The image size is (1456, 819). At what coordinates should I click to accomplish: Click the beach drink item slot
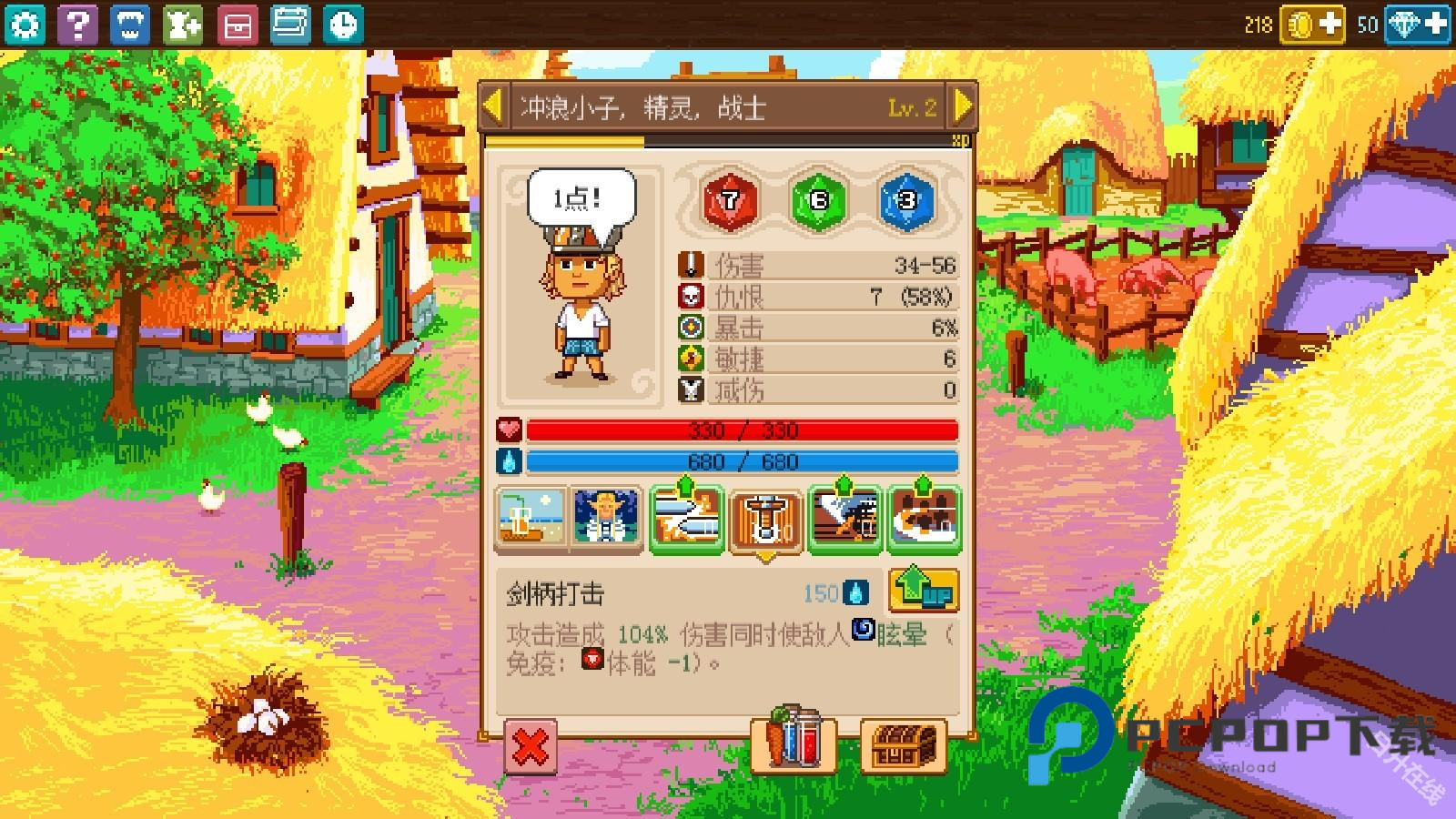coord(528,517)
